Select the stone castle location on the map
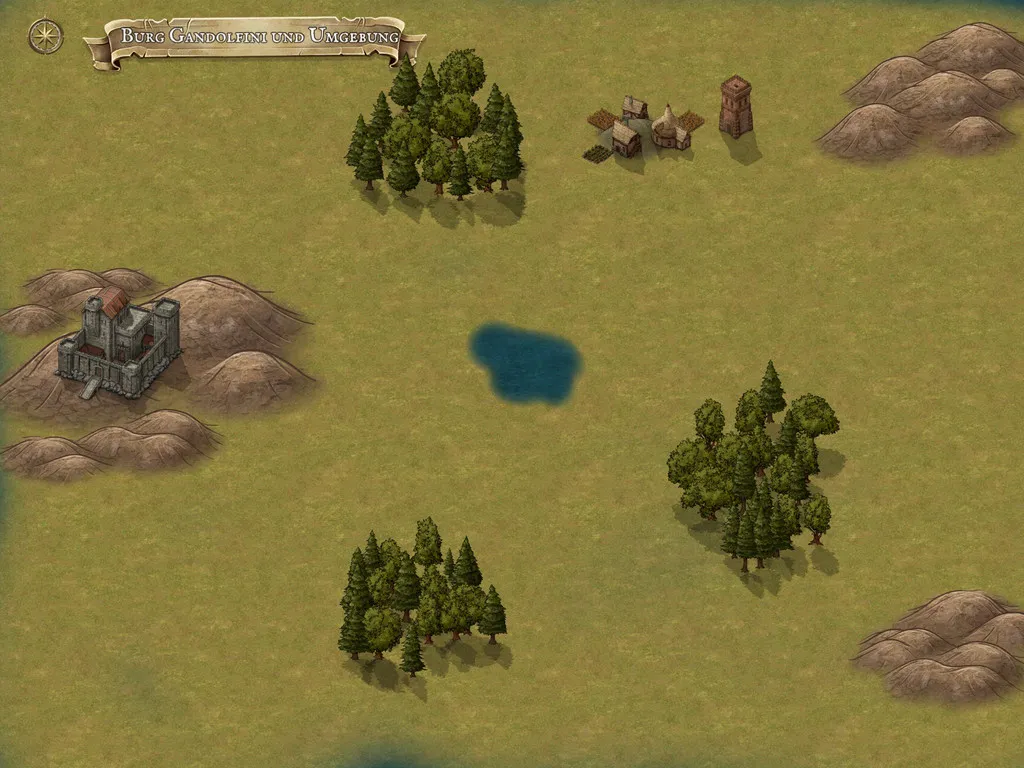The width and height of the screenshot is (1024, 768). tap(120, 338)
